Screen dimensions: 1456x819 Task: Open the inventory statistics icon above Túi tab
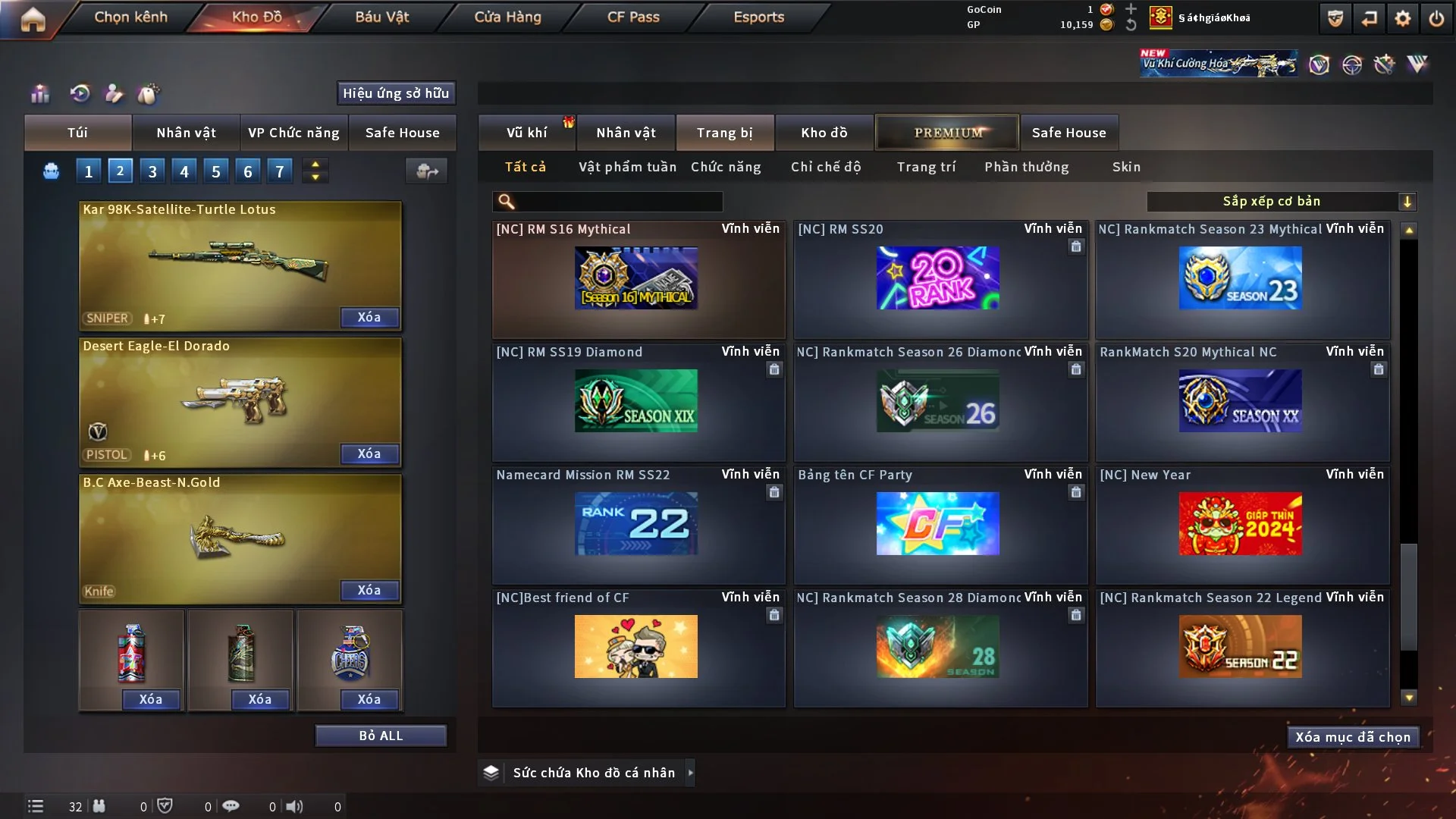pos(39,94)
